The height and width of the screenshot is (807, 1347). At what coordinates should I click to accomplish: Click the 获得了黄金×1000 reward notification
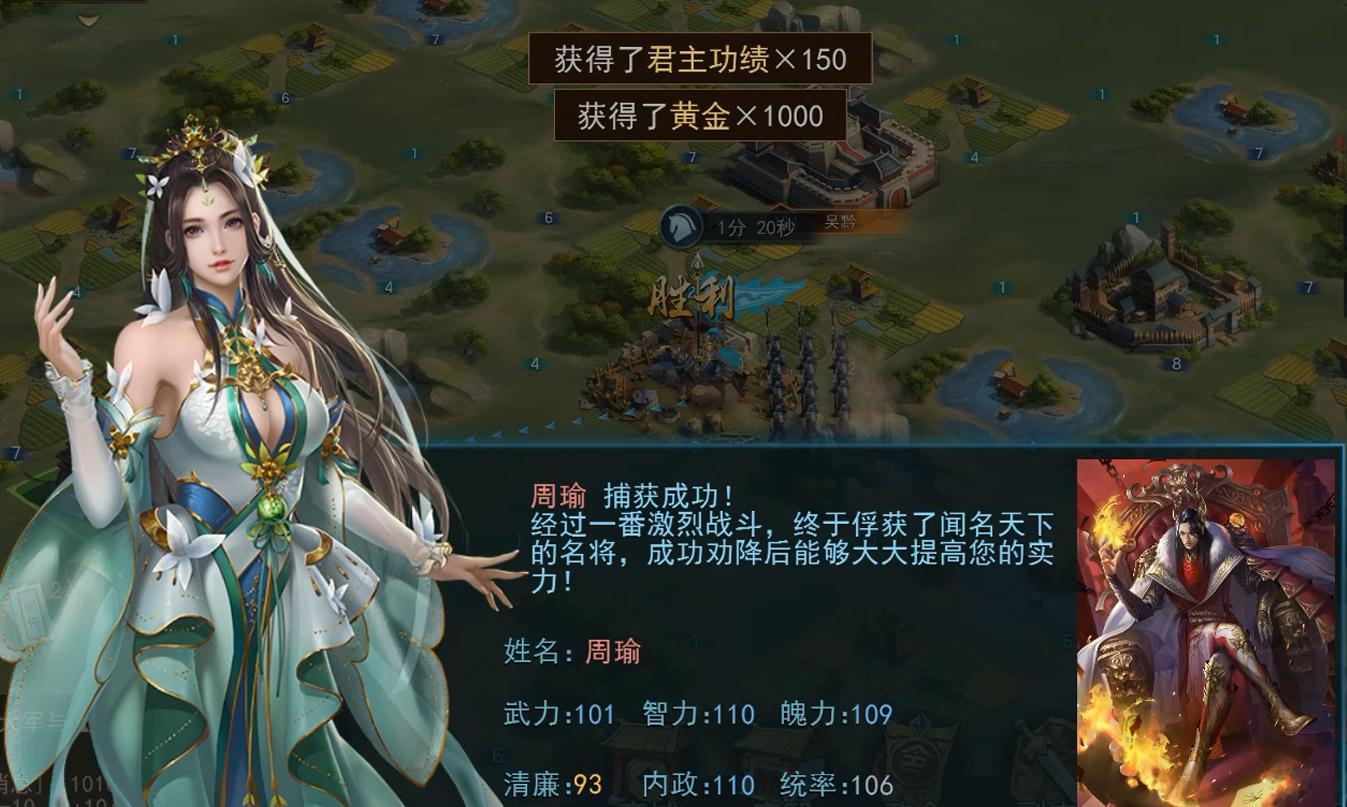pos(699,116)
